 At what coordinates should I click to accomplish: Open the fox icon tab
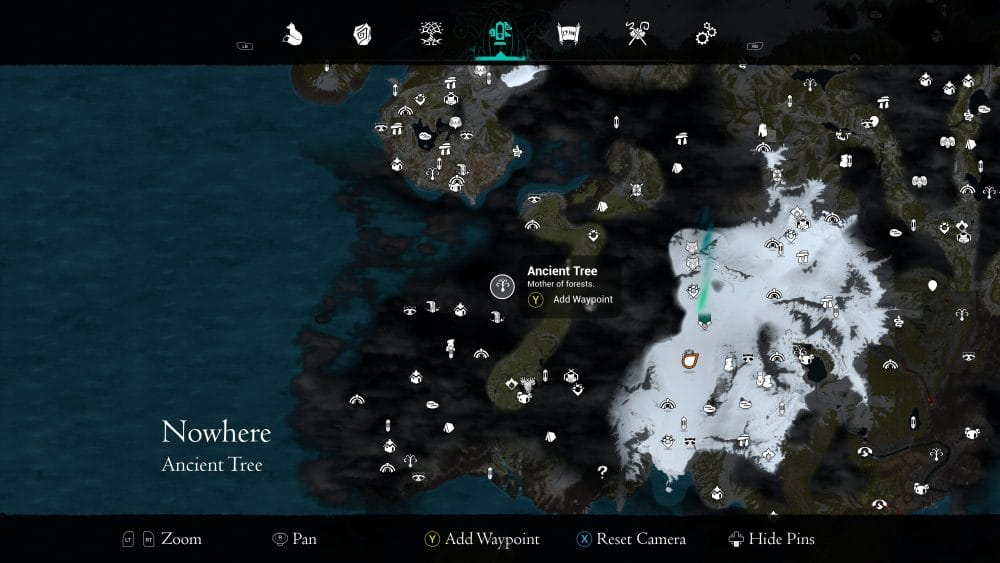coord(293,35)
